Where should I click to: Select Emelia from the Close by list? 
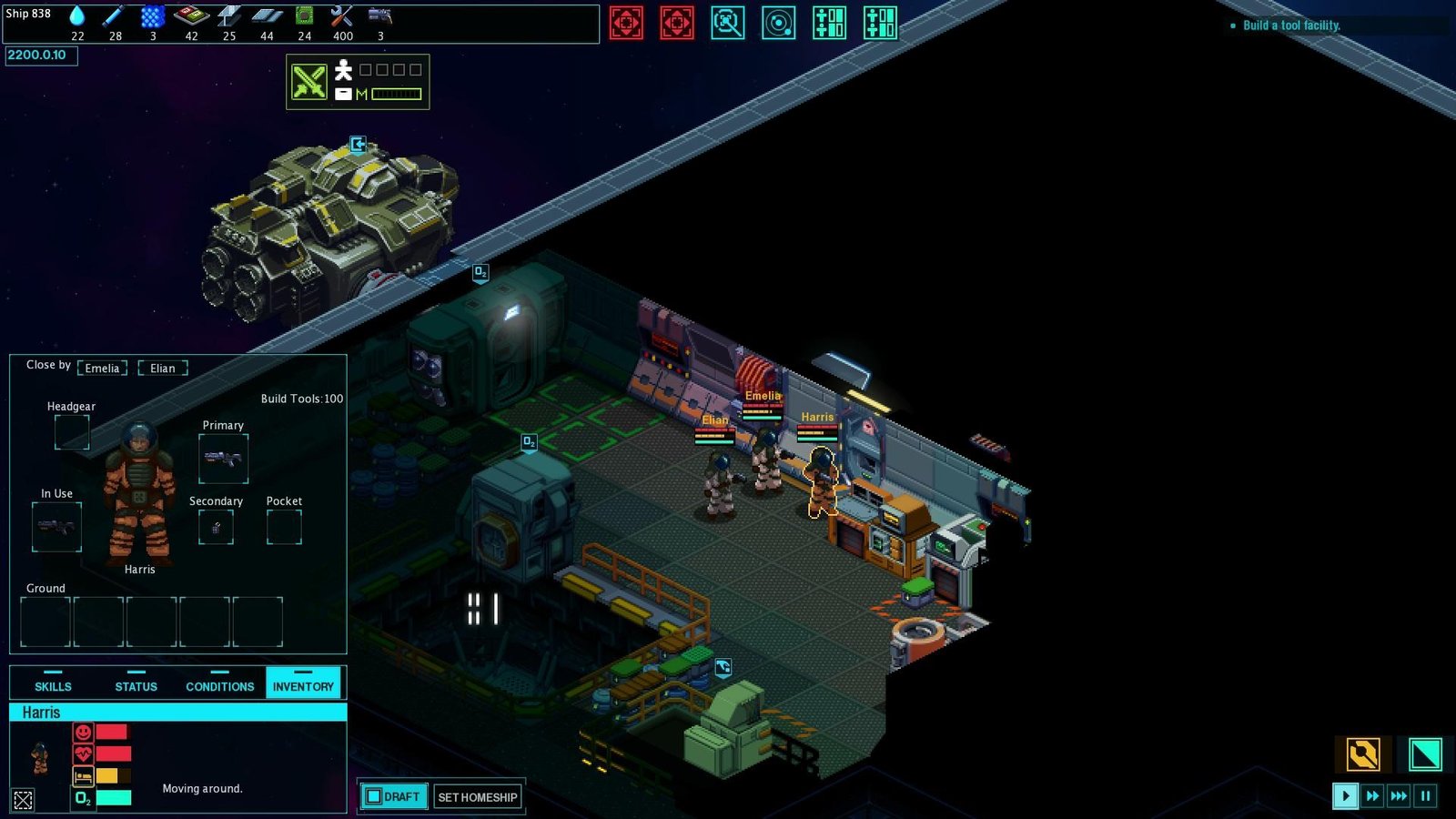102,368
